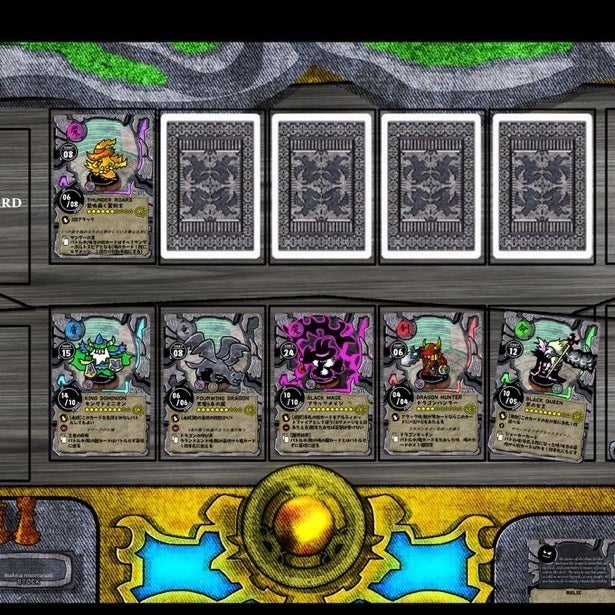Pick the Fourwing Dragon card

212,383
